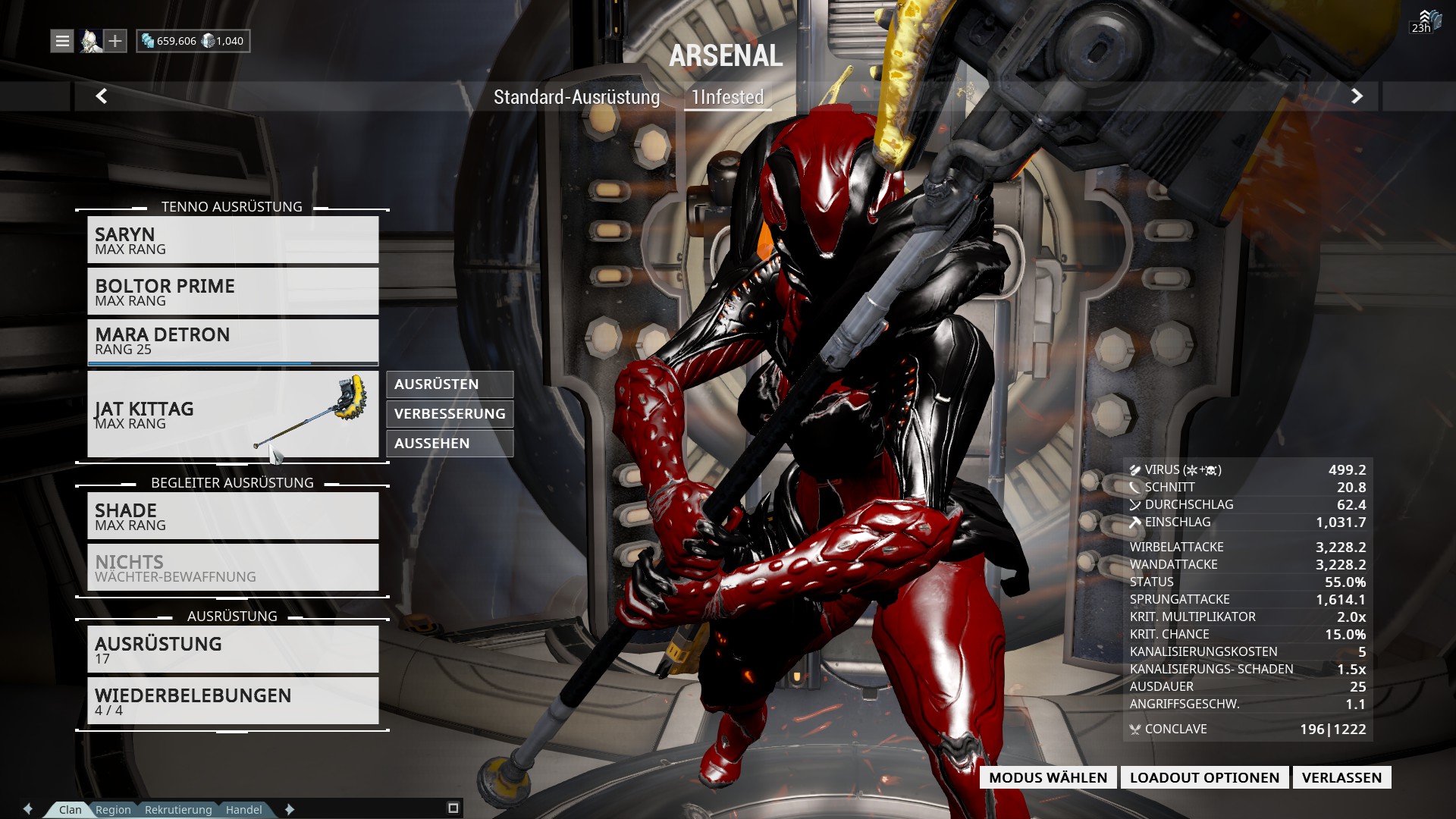The image size is (1456, 819).
Task: Select the Saryn warframe slot
Action: (233, 240)
